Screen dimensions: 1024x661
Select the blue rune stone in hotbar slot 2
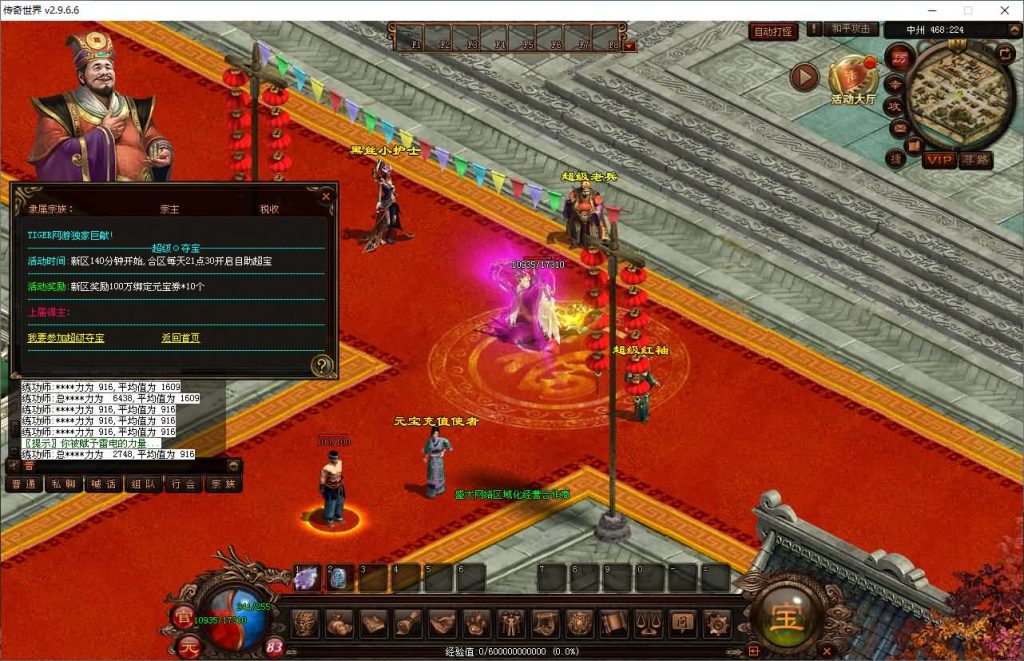[338, 577]
